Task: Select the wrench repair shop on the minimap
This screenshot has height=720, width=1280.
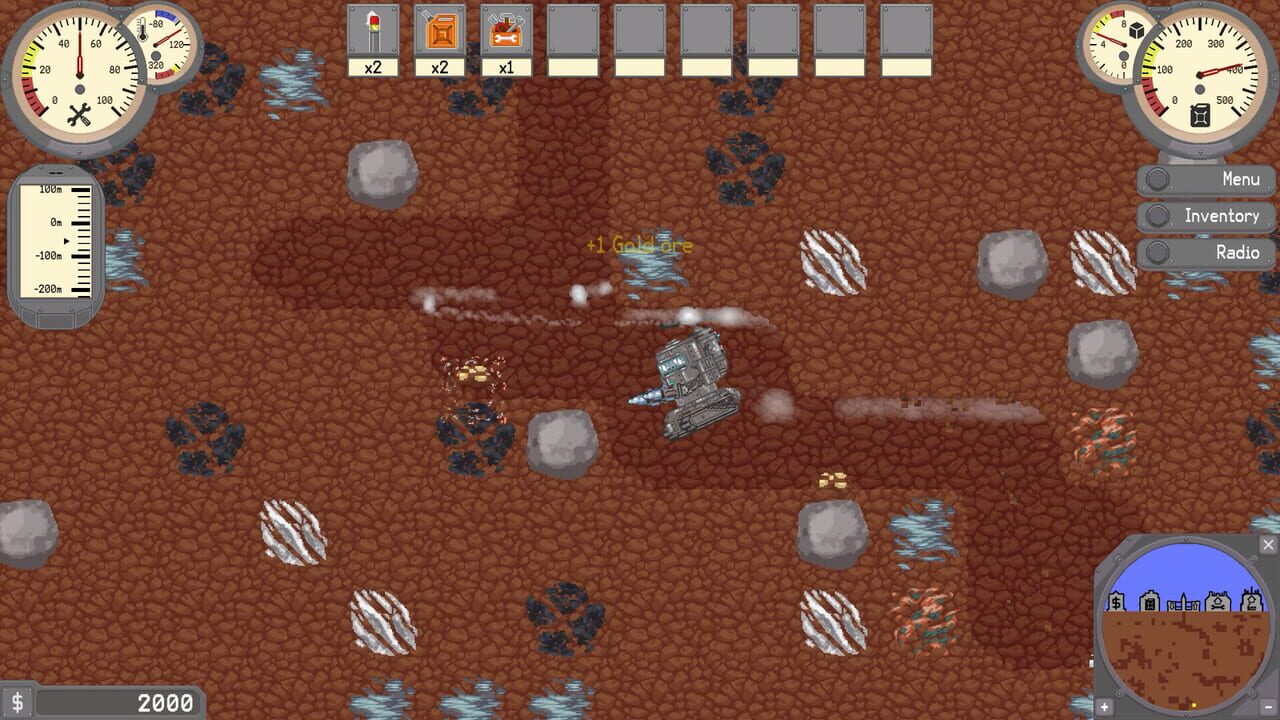Action: click(1219, 603)
